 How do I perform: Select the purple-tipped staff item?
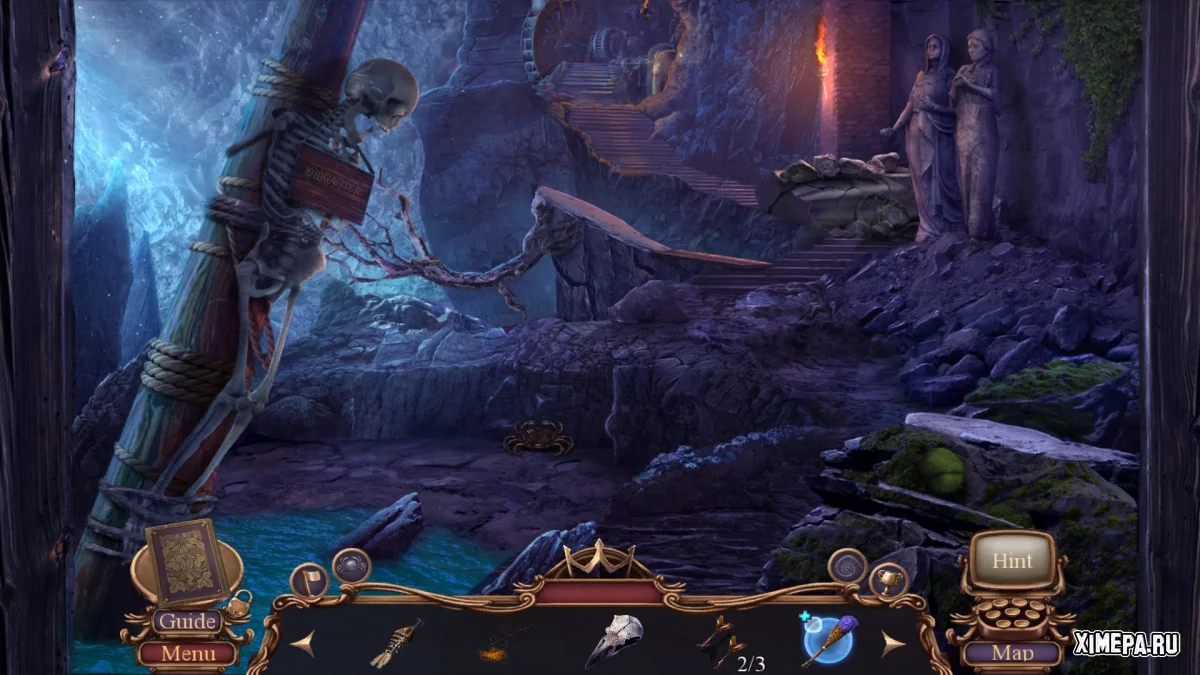830,642
